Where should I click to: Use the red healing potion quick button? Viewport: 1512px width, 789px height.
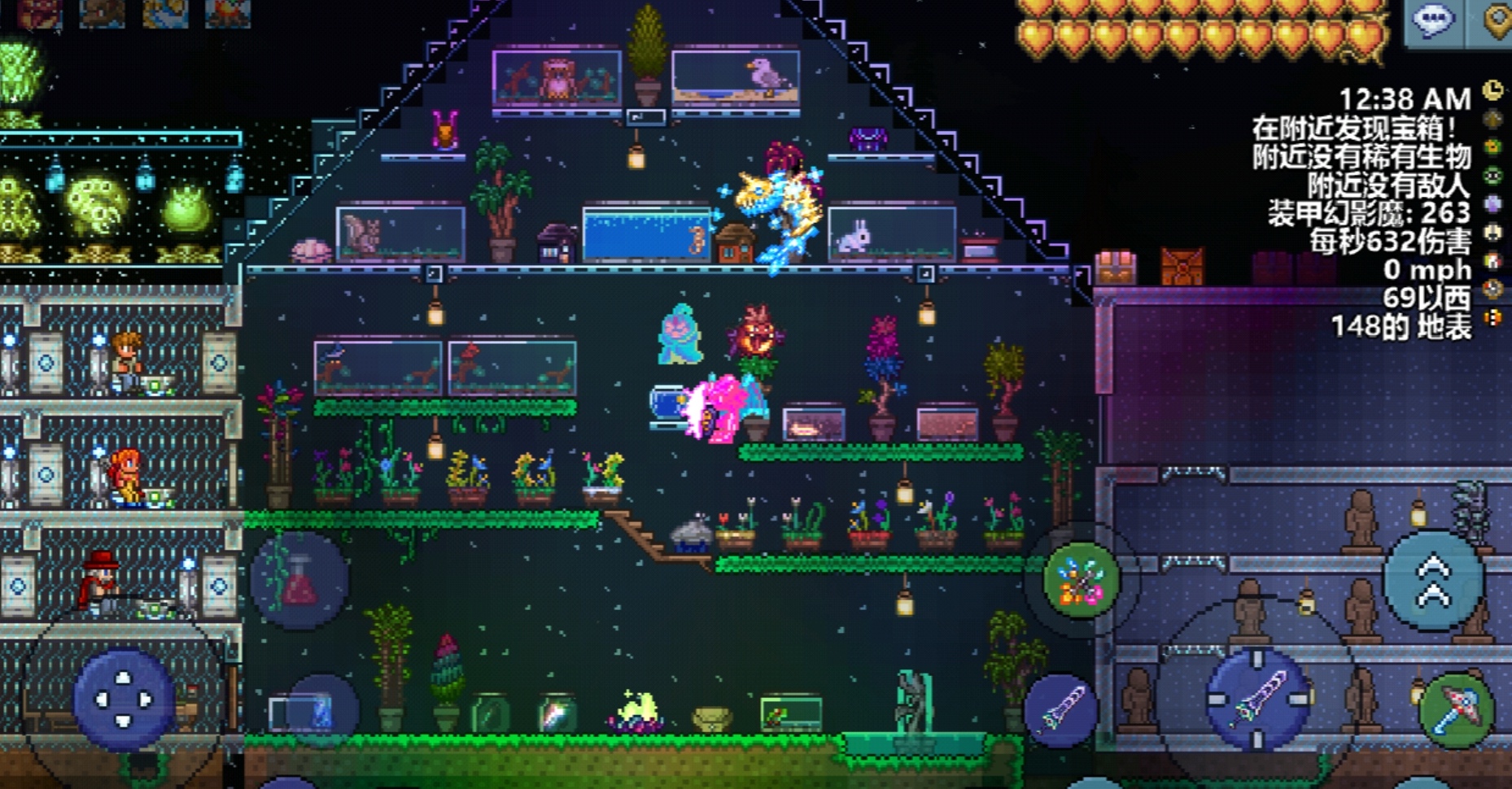point(299,581)
